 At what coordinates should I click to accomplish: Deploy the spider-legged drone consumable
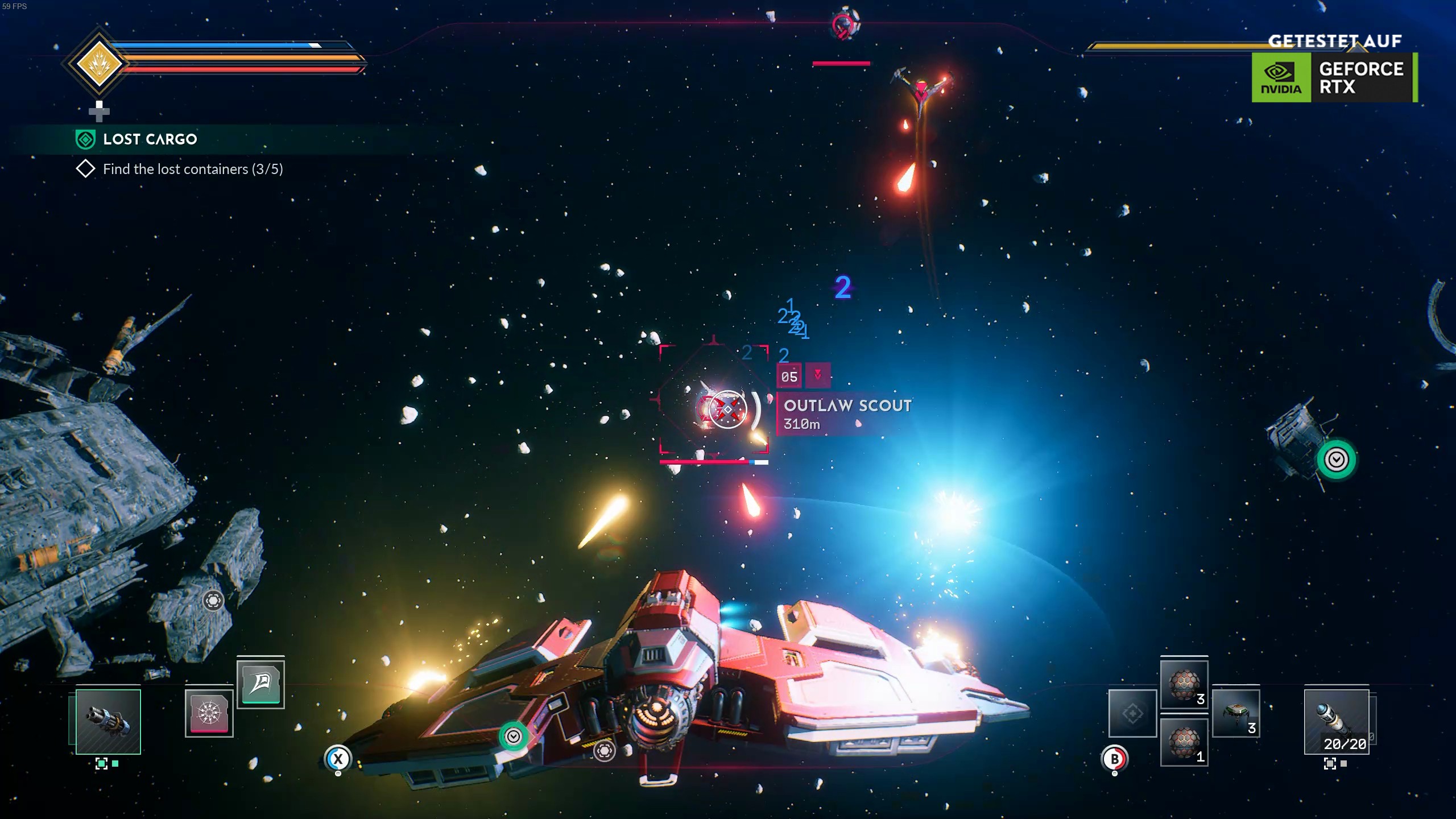1236,713
